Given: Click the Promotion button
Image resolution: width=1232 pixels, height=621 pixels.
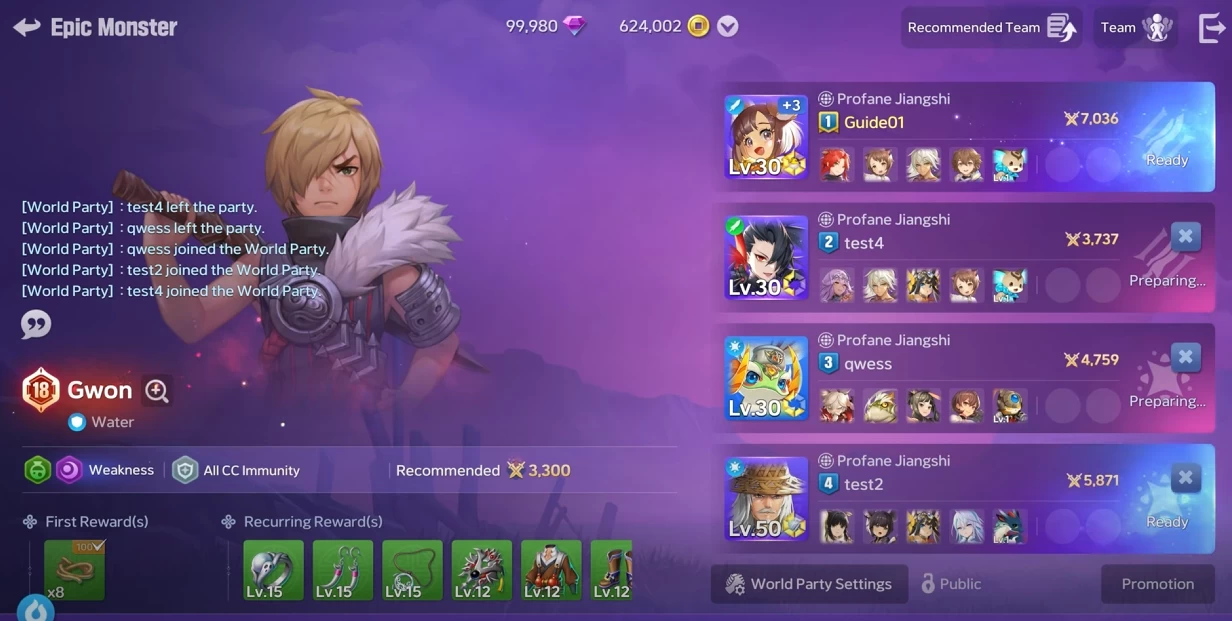Looking at the screenshot, I should pyautogui.click(x=1157, y=584).
